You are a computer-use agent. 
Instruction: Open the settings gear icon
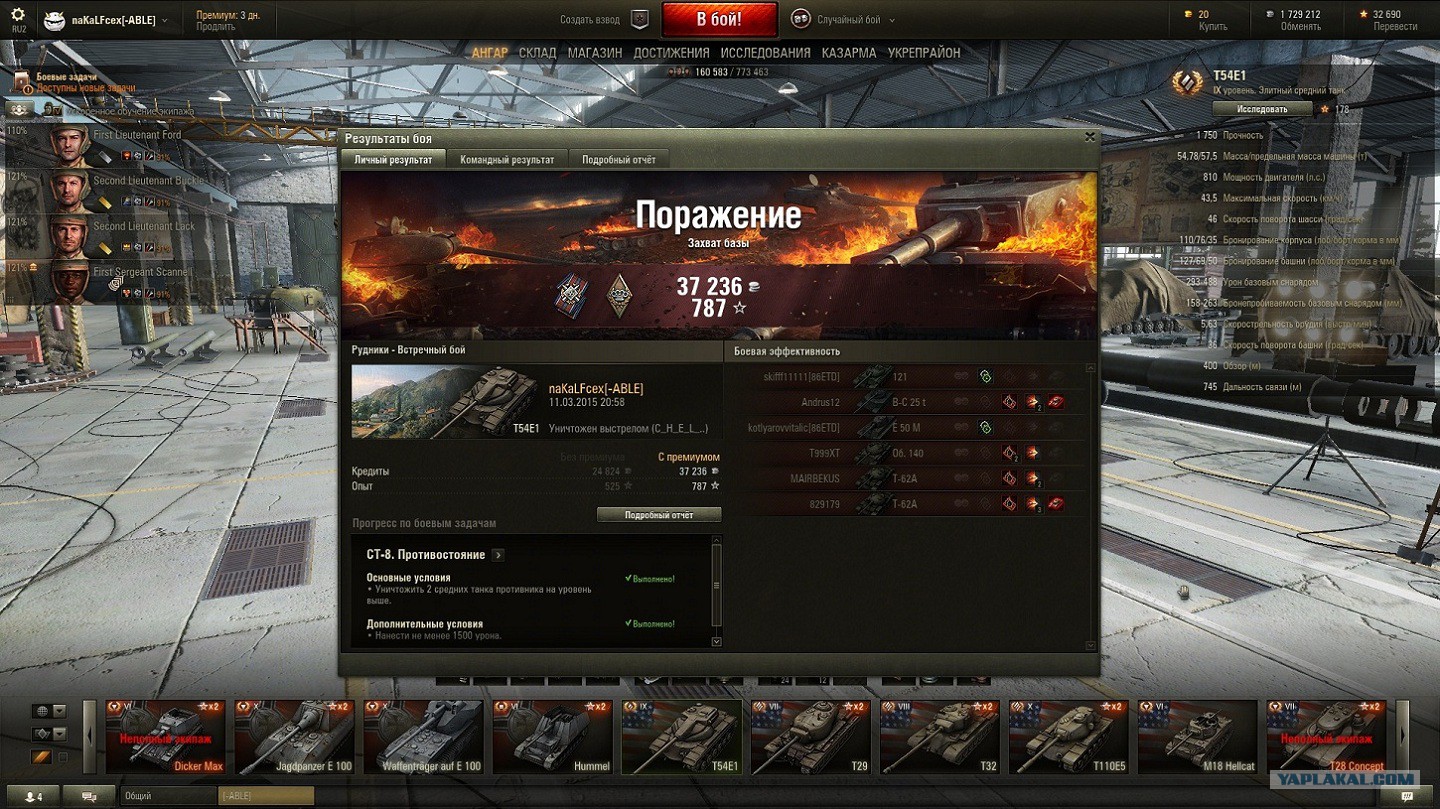[18, 16]
